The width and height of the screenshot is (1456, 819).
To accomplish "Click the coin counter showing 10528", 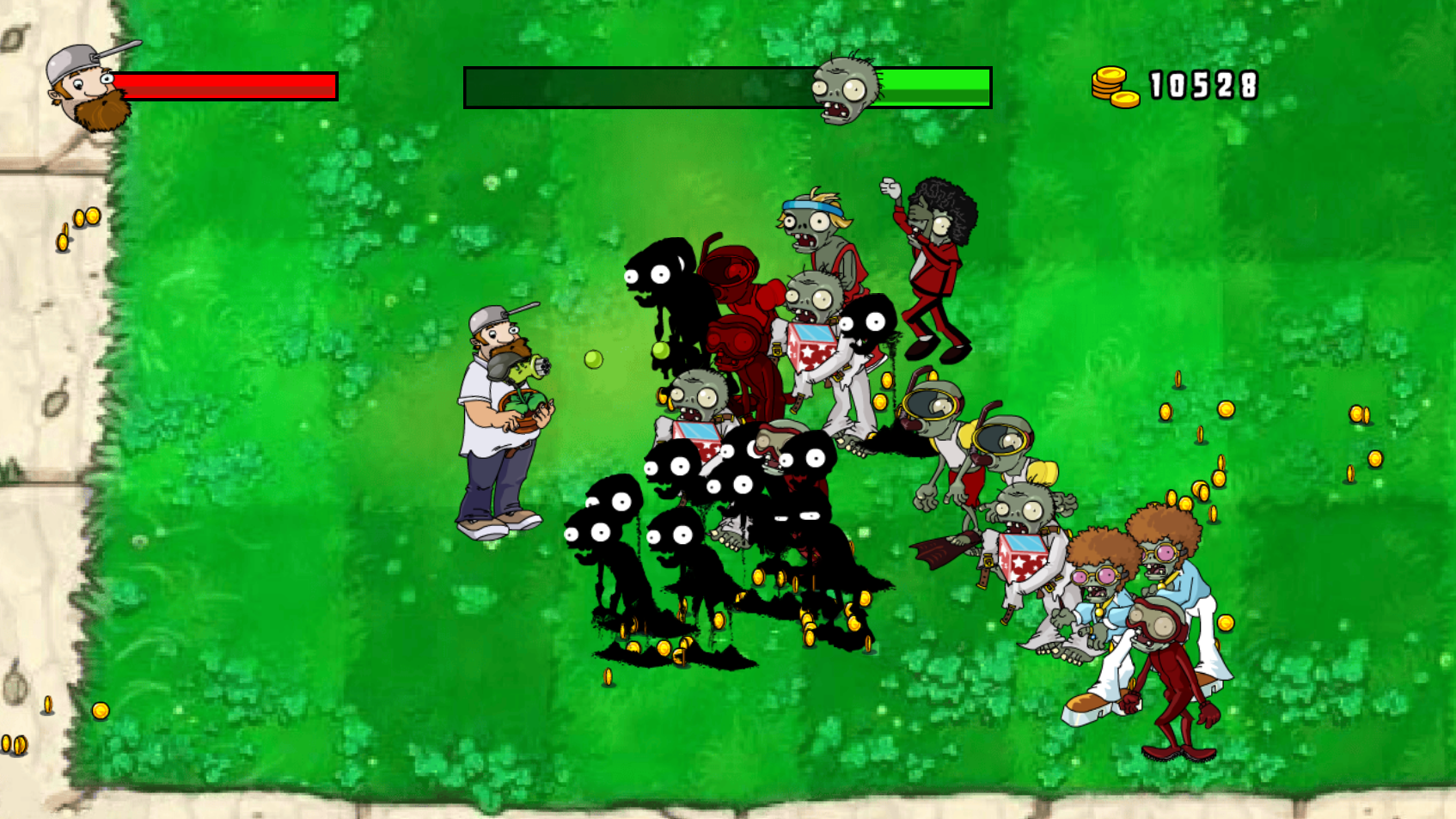I will pos(1203,86).
